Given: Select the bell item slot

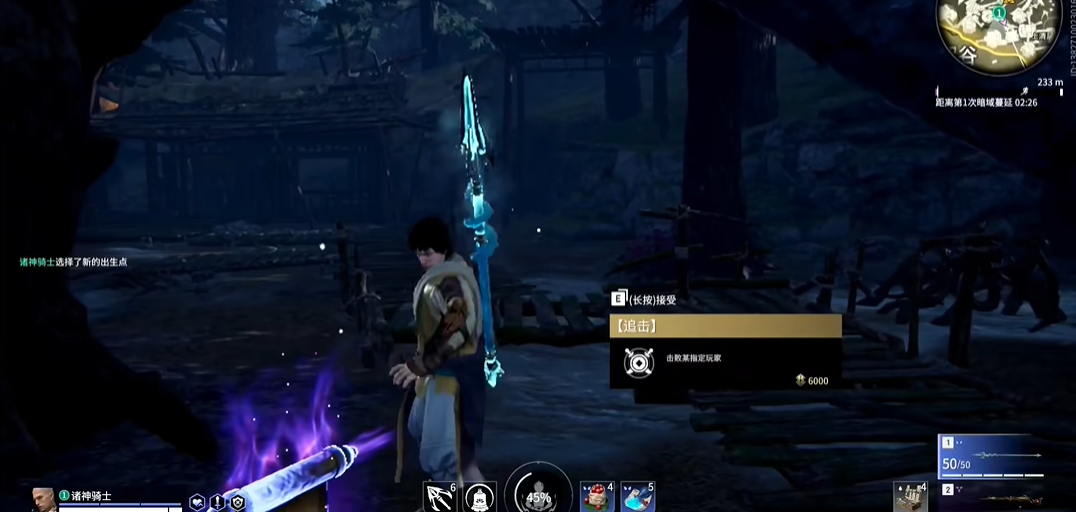Looking at the screenshot, I should (x=480, y=497).
